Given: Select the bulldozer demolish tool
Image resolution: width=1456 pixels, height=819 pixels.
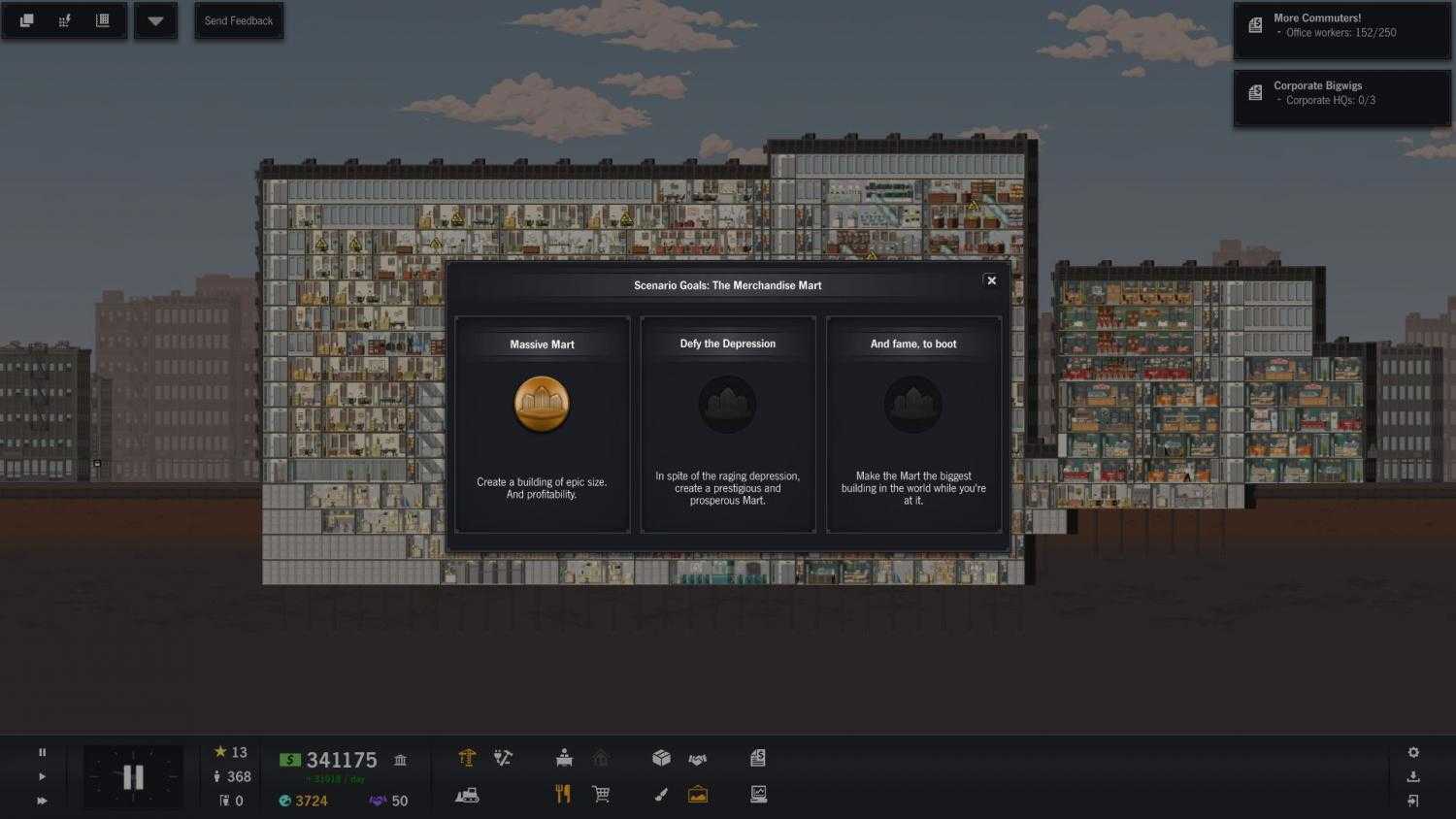Looking at the screenshot, I should pyautogui.click(x=467, y=795).
